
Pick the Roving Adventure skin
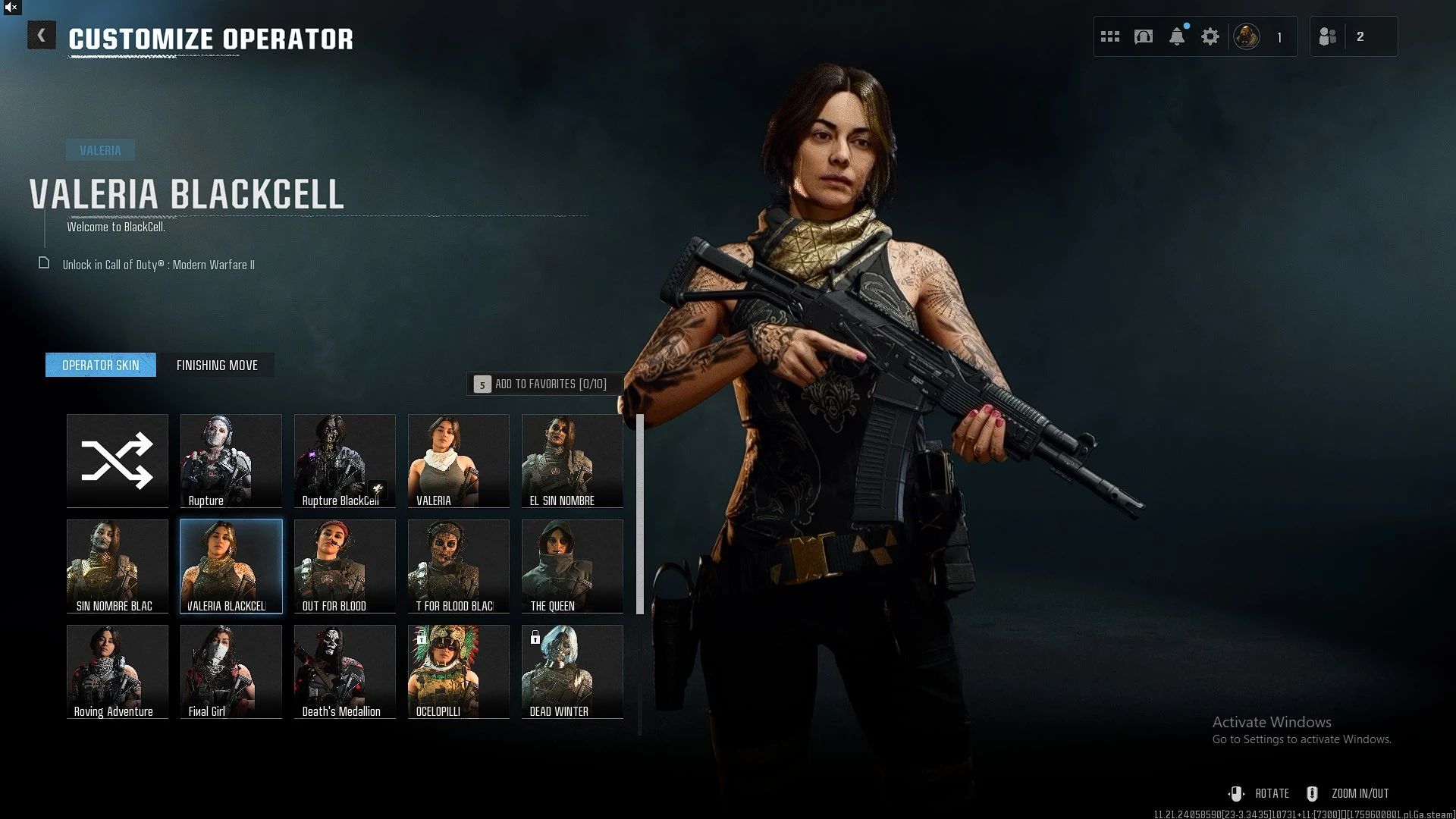(118, 671)
